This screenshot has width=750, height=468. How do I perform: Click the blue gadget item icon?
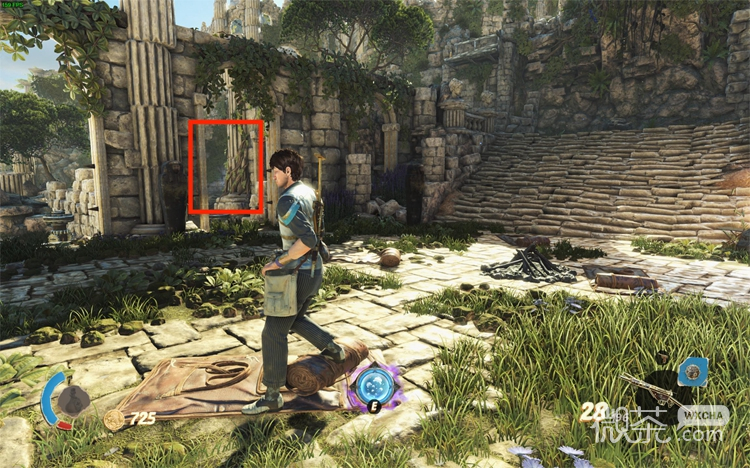coord(692,373)
